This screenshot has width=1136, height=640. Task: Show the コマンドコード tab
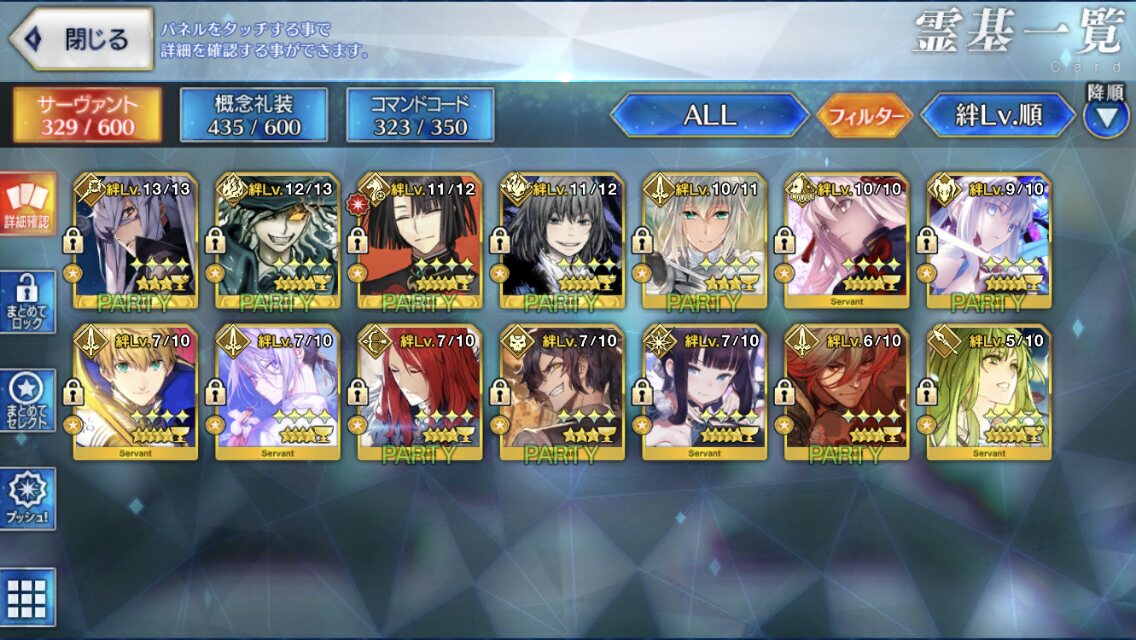click(420, 115)
